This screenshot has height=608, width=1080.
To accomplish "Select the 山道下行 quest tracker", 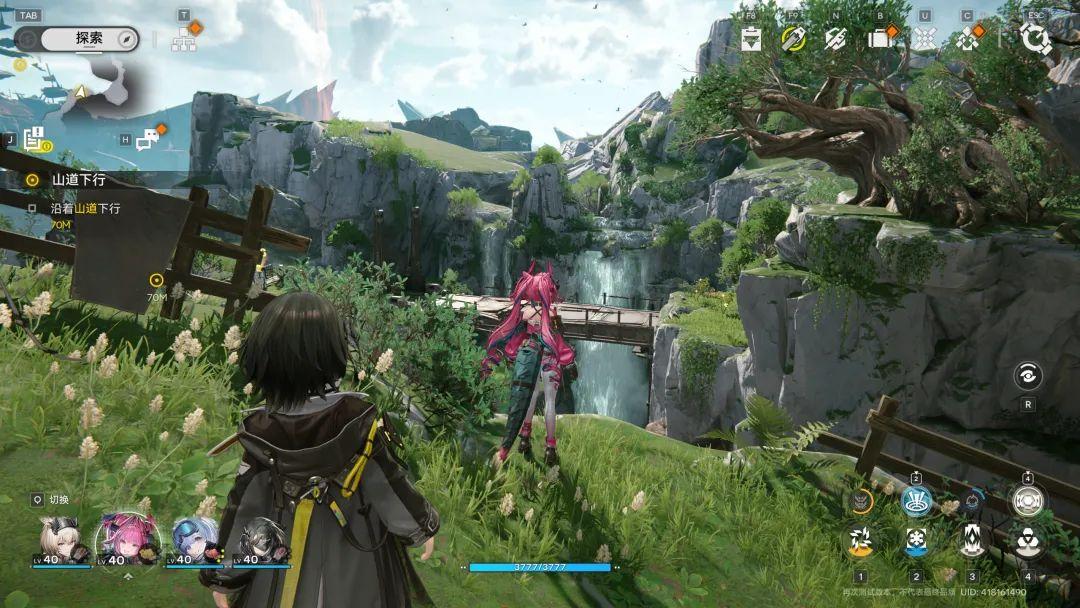I will pos(78,180).
